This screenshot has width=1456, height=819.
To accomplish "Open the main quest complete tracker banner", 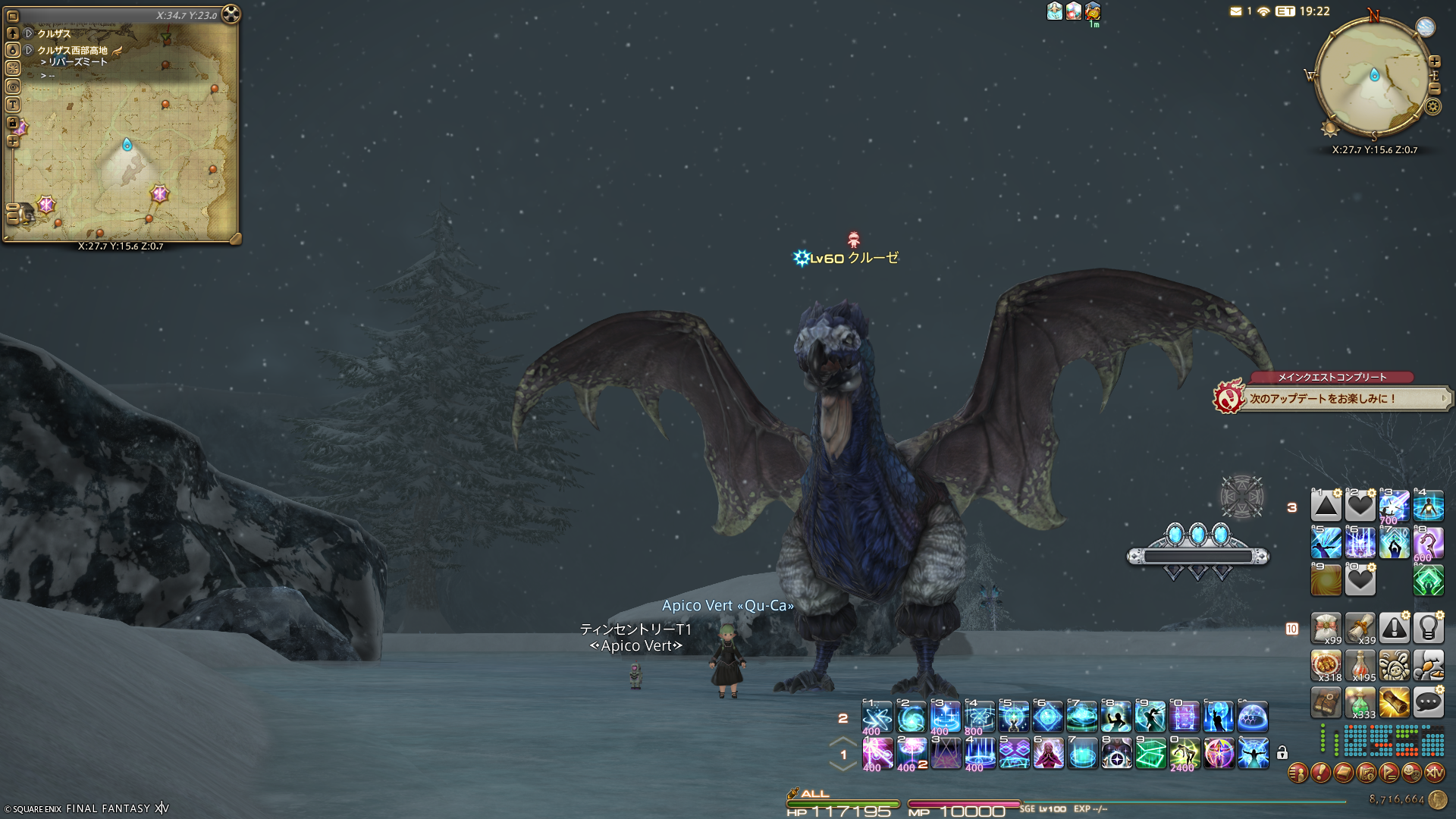I will click(x=1332, y=397).
